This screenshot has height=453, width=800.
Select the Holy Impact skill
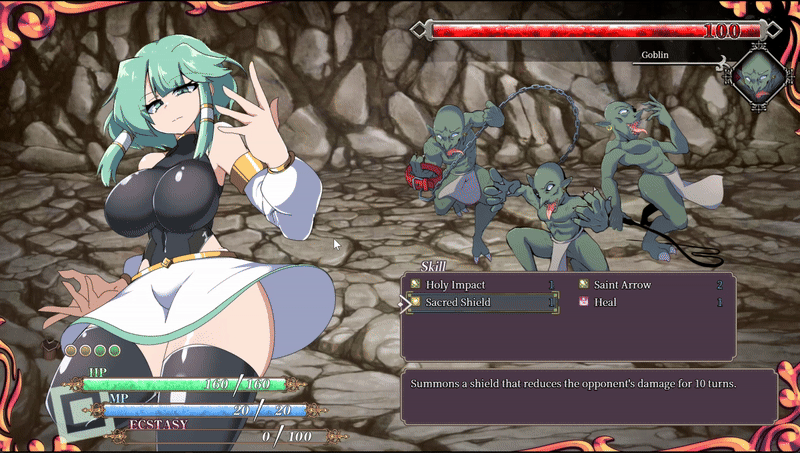tap(455, 285)
